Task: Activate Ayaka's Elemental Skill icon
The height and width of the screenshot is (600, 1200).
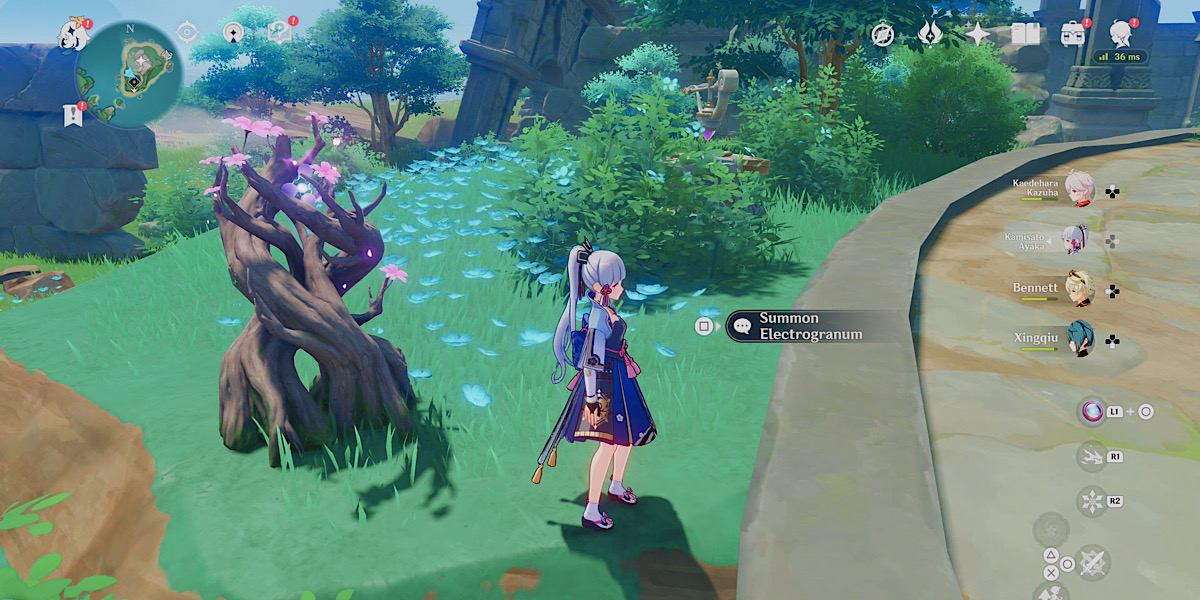Action: pos(1090,456)
